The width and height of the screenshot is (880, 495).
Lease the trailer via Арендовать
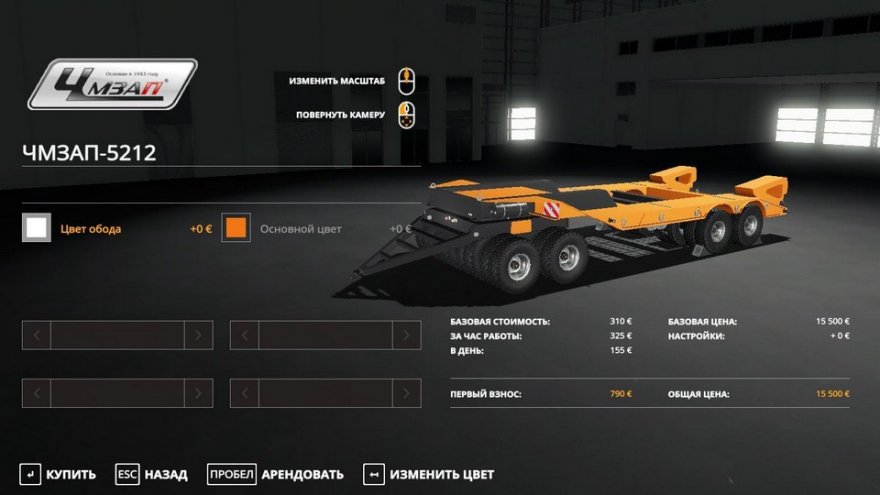(x=275, y=474)
